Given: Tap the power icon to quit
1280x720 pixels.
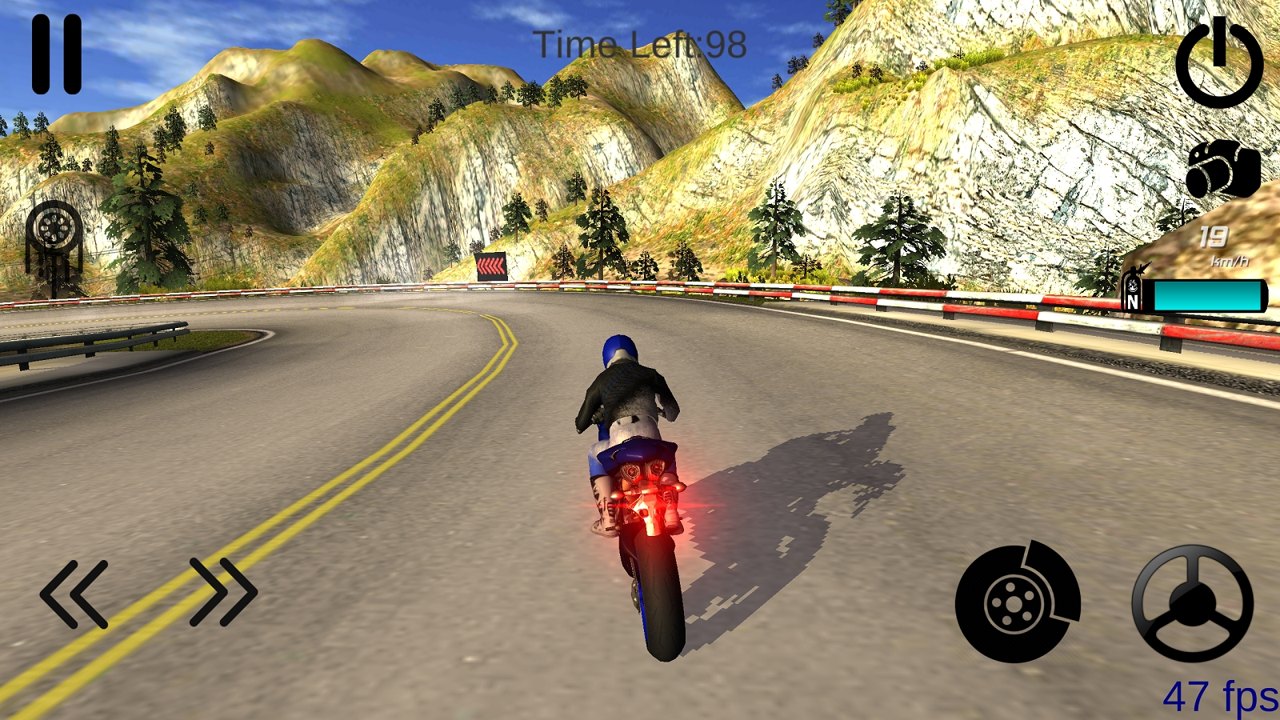Looking at the screenshot, I should click(x=1218, y=62).
